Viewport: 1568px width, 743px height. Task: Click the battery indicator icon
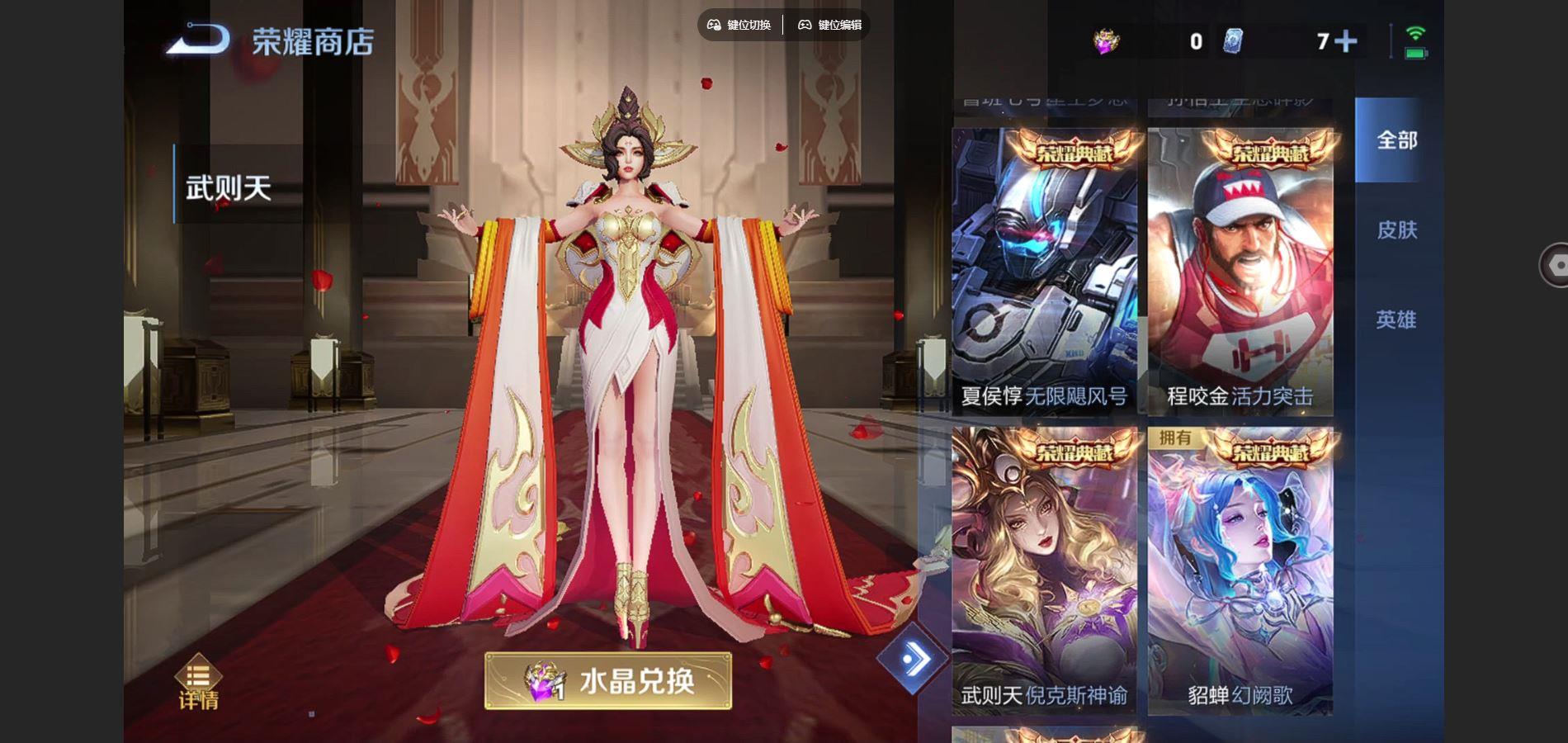(x=1416, y=51)
